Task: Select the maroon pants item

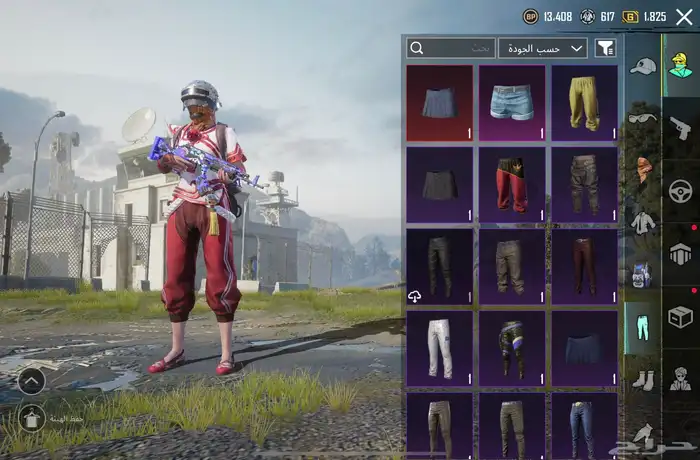Action: pyautogui.click(x=584, y=267)
